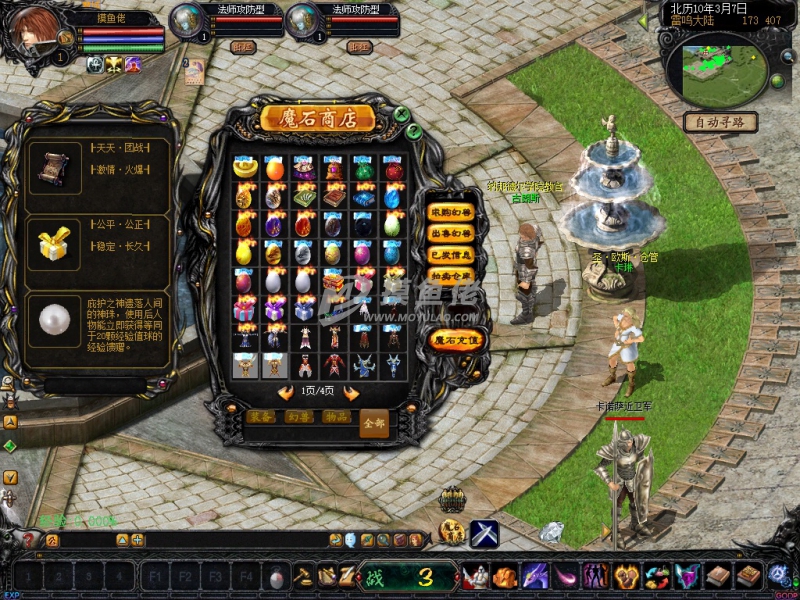This screenshot has height=600, width=800.
Task: Click the gavel icon on the bottom bar
Action: click(x=303, y=576)
